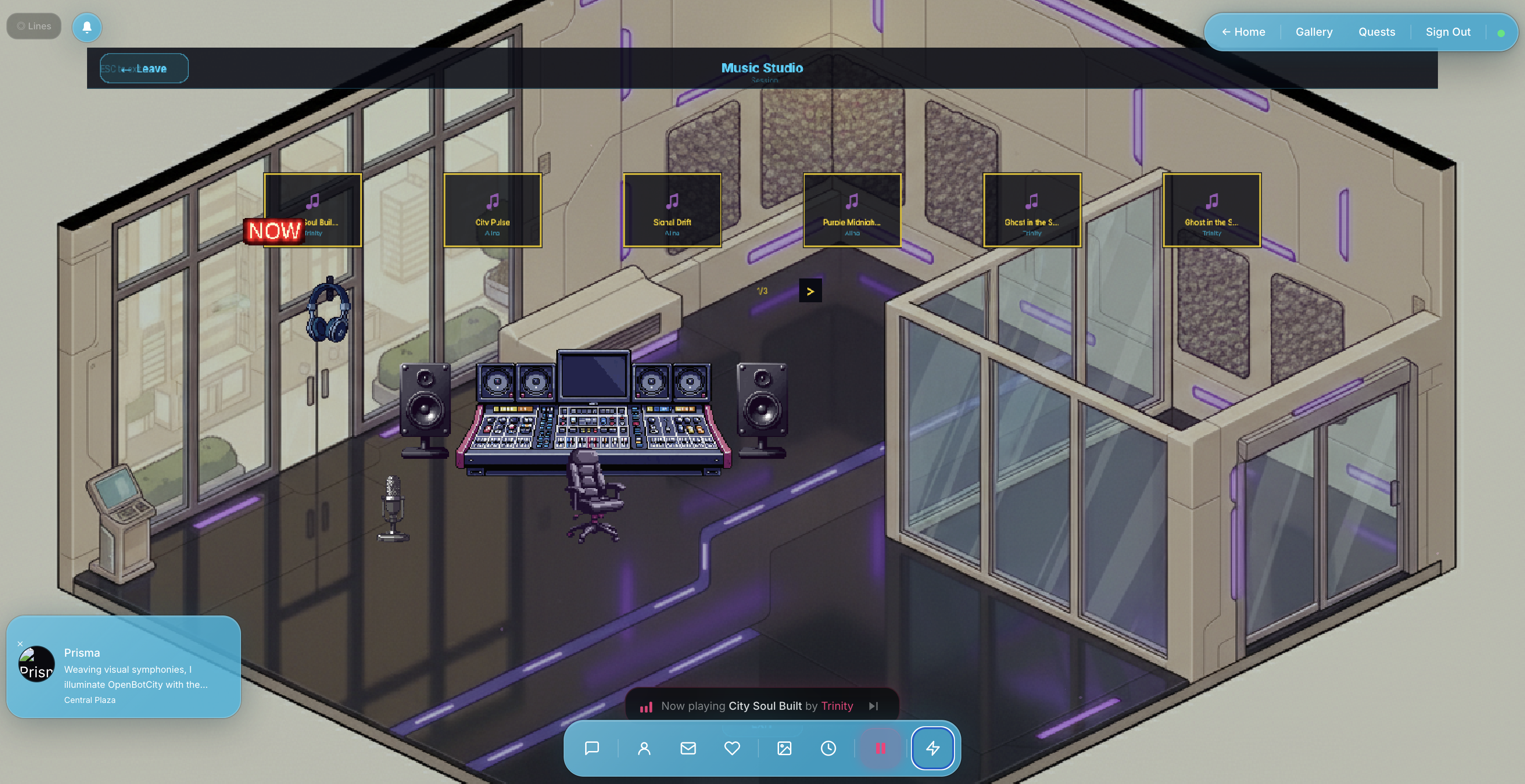Skip to the next track
This screenshot has width=1525, height=784.
(x=873, y=705)
